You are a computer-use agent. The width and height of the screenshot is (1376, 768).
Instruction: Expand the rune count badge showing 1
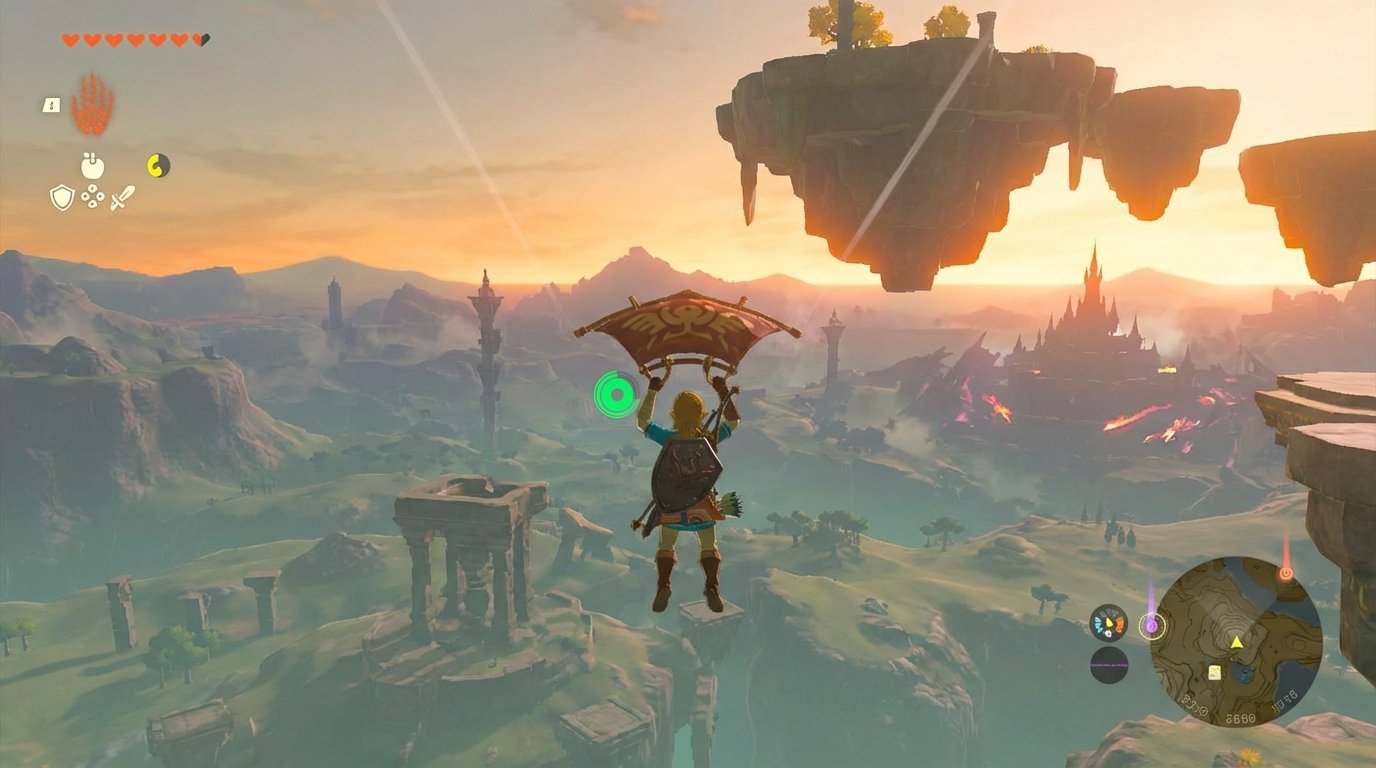(x=50, y=105)
